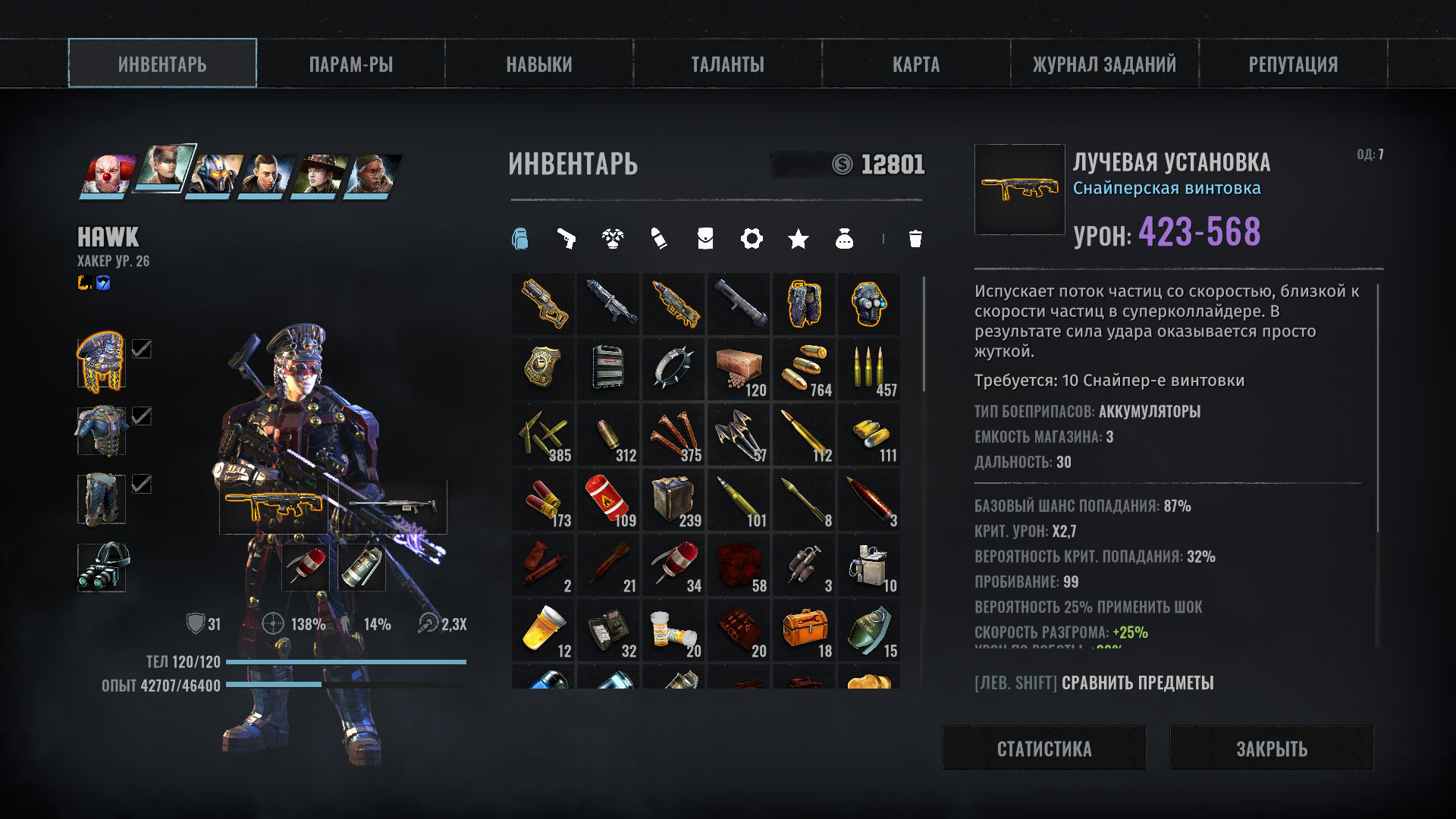
Task: Switch to ЖУРНАЛ ЗАДАНИЙ tab
Action: (x=1104, y=64)
